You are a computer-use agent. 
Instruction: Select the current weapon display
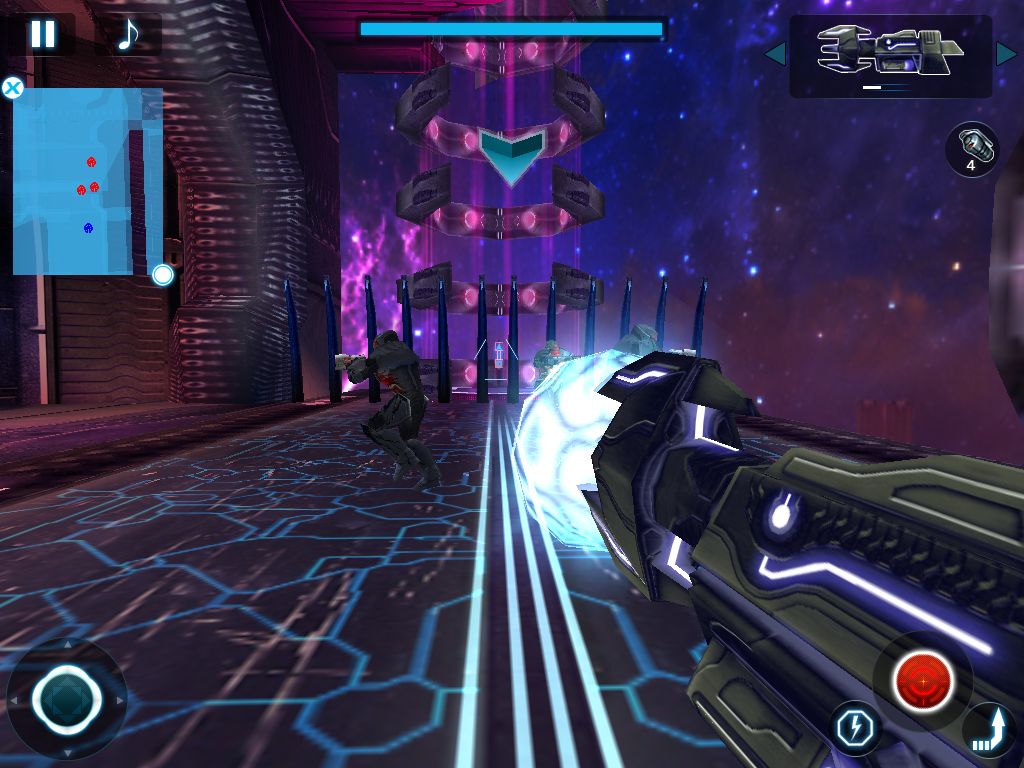[x=890, y=56]
